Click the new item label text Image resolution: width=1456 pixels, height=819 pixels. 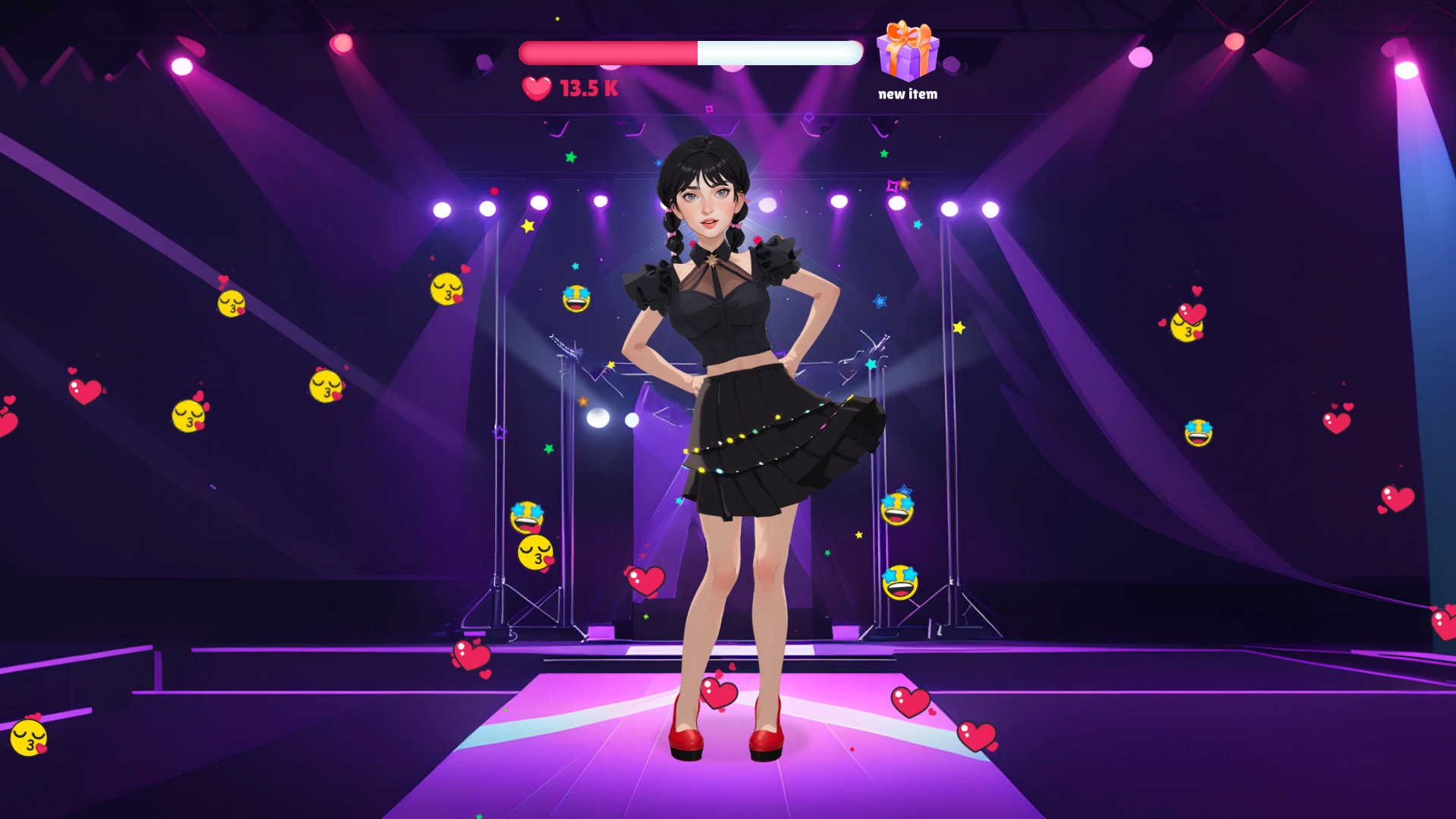pos(907,95)
